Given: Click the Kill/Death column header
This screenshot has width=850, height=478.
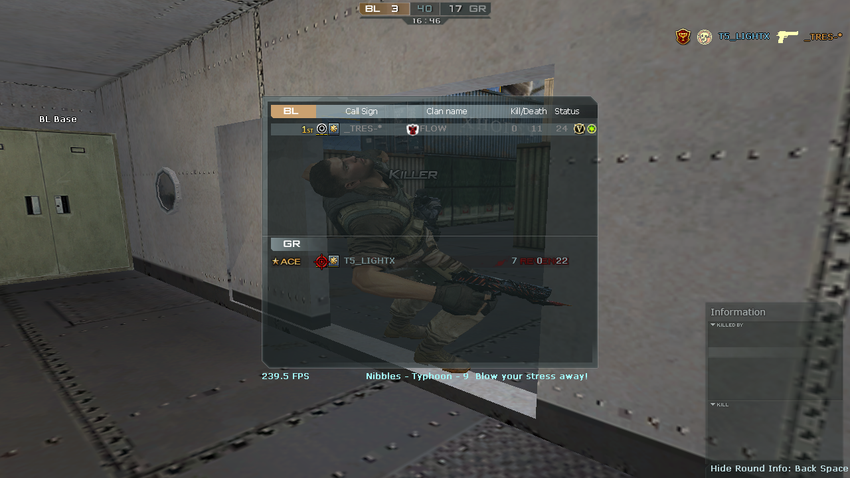Looking at the screenshot, I should tap(528, 111).
